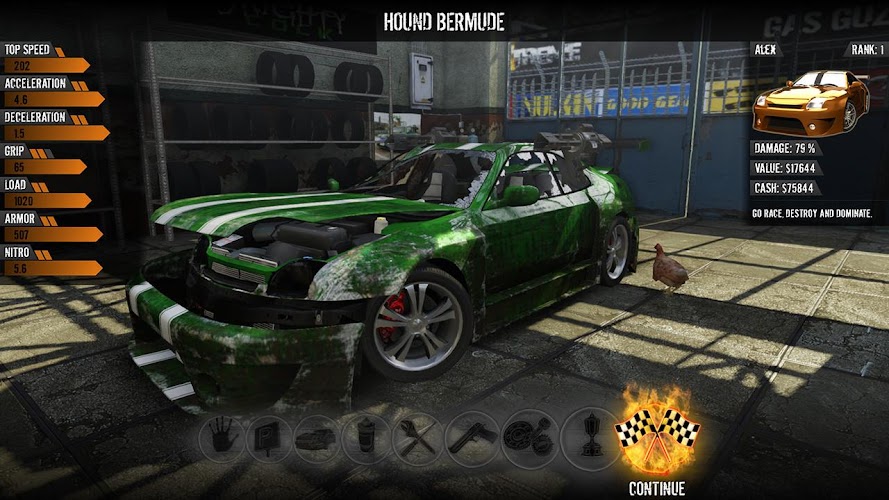Select the orange car thumbnail in Alex's panel

tap(811, 100)
